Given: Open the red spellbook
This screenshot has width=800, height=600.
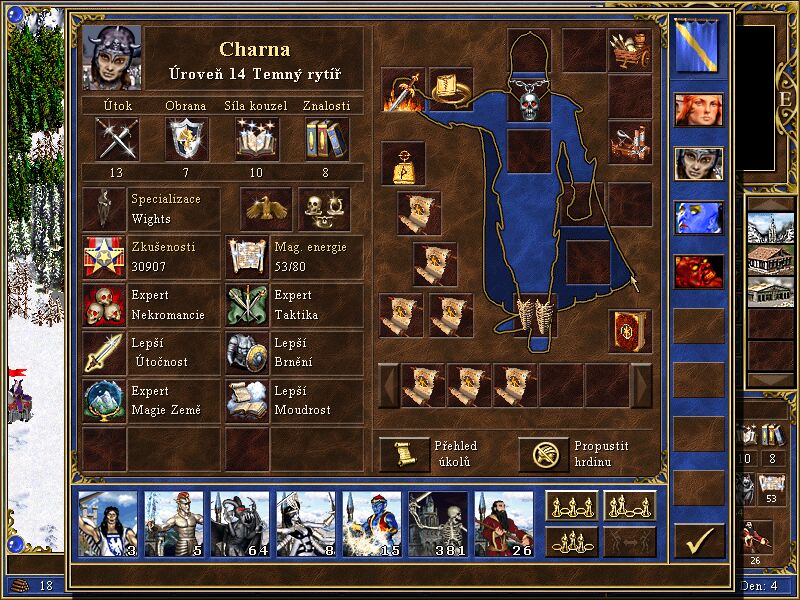Looking at the screenshot, I should [x=630, y=331].
